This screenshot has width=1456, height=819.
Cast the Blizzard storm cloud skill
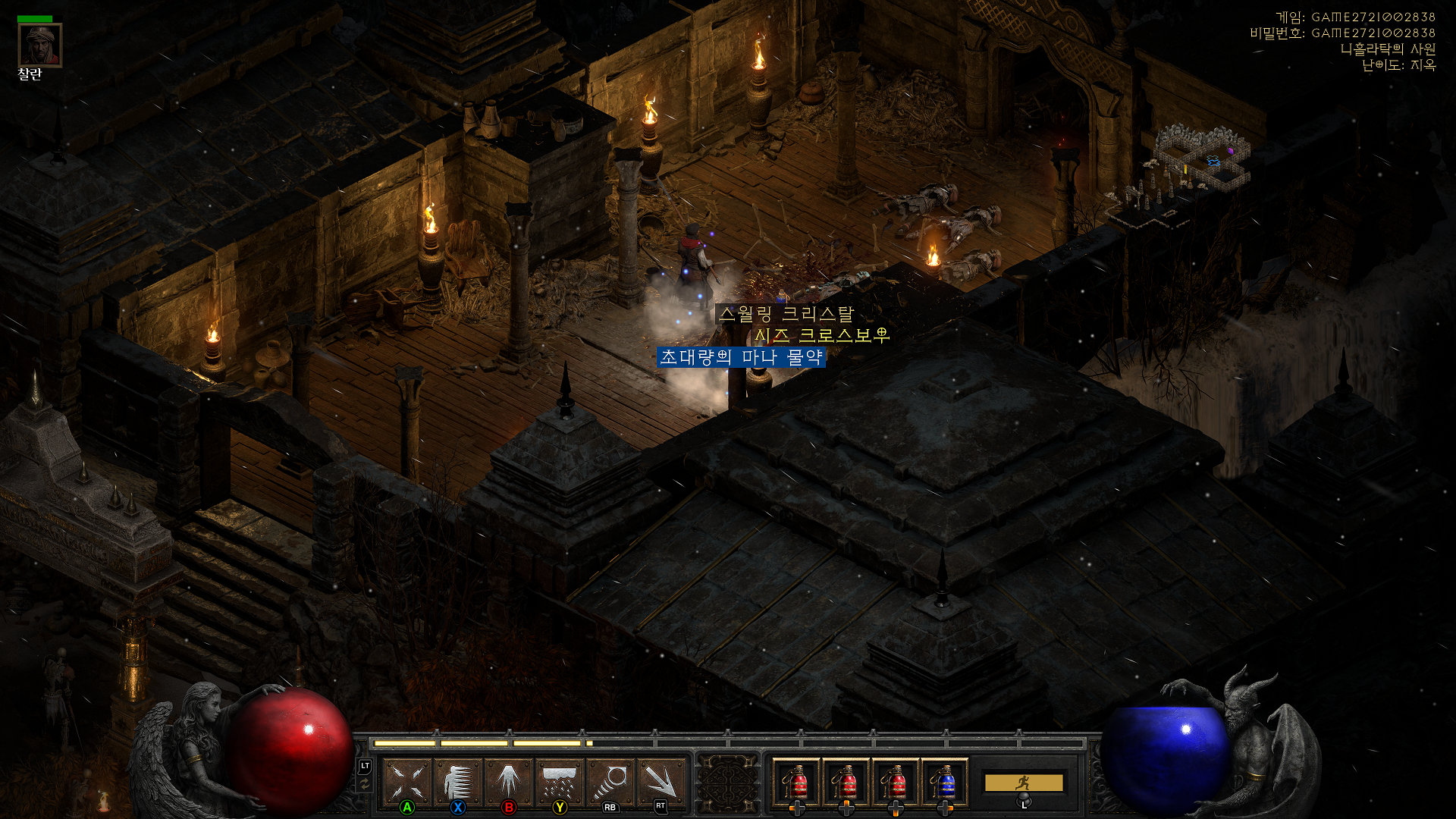pyautogui.click(x=560, y=781)
